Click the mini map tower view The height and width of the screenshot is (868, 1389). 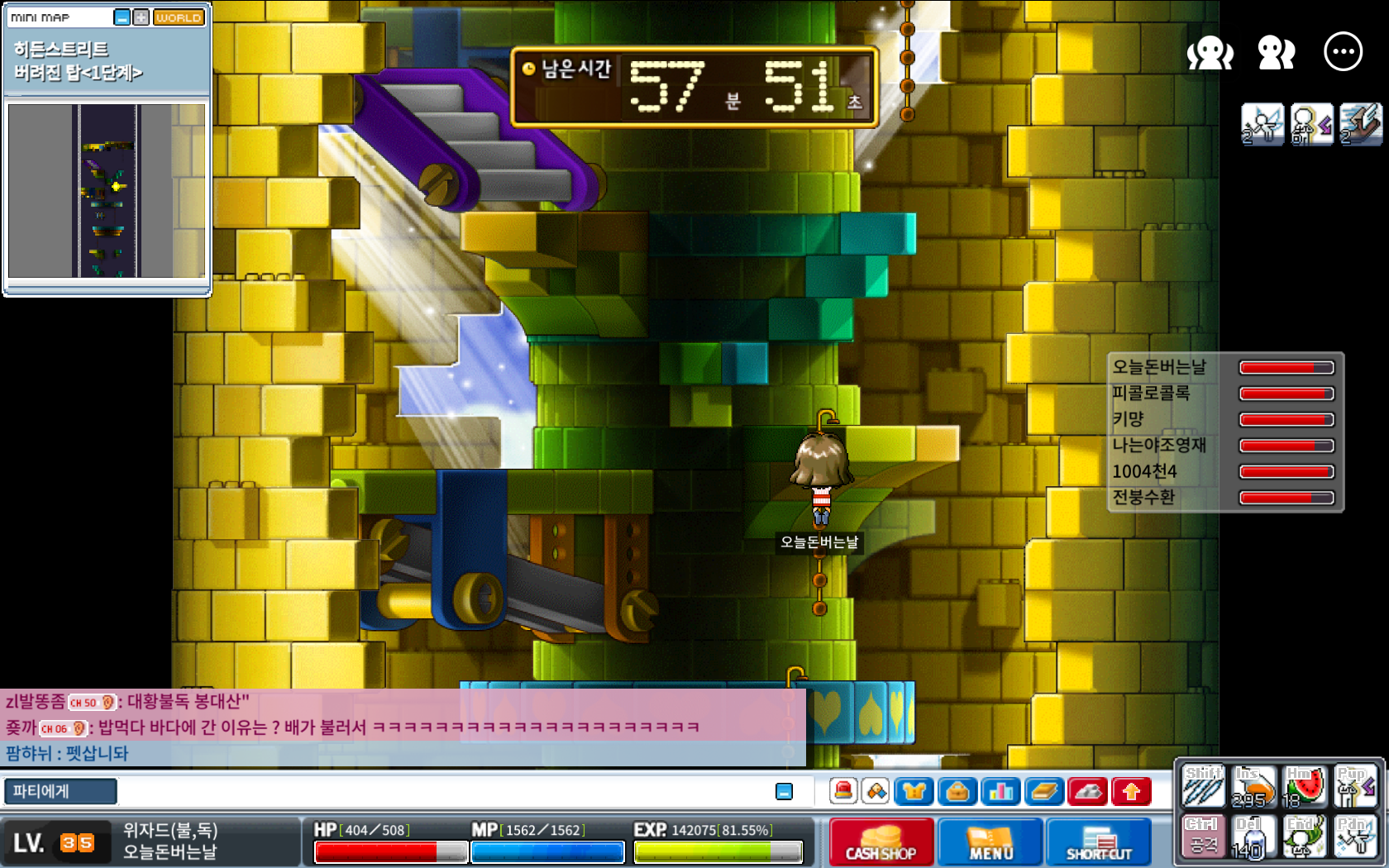(107, 191)
